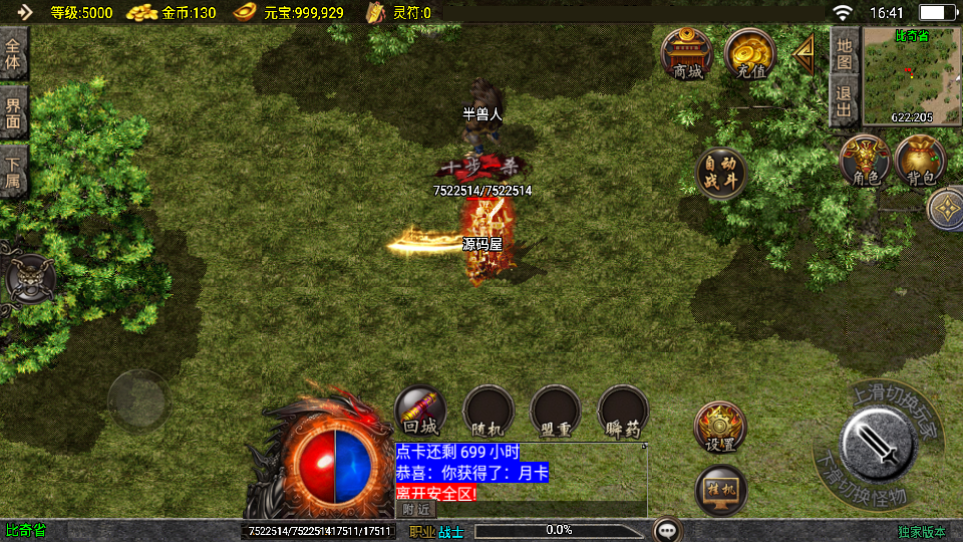Viewport: 963px width, 542px height.
Task: Activate the 挂机 idle mode button
Action: (x=720, y=490)
